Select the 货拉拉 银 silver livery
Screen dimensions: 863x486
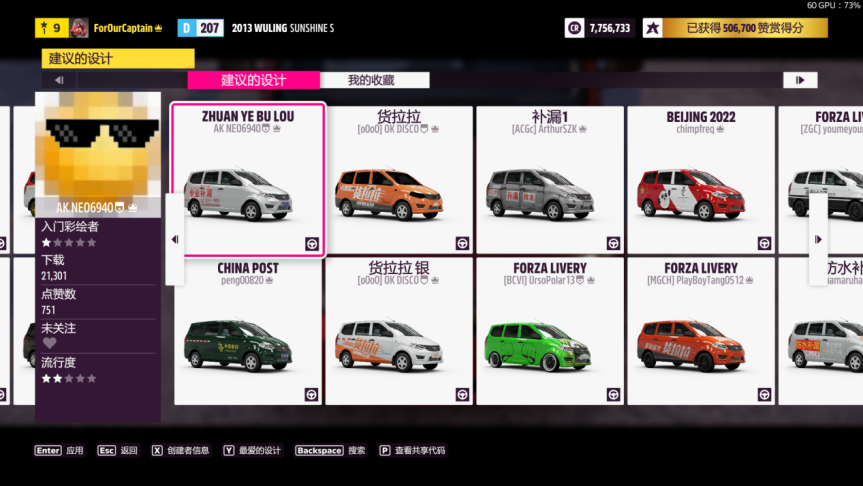pyautogui.click(x=398, y=332)
